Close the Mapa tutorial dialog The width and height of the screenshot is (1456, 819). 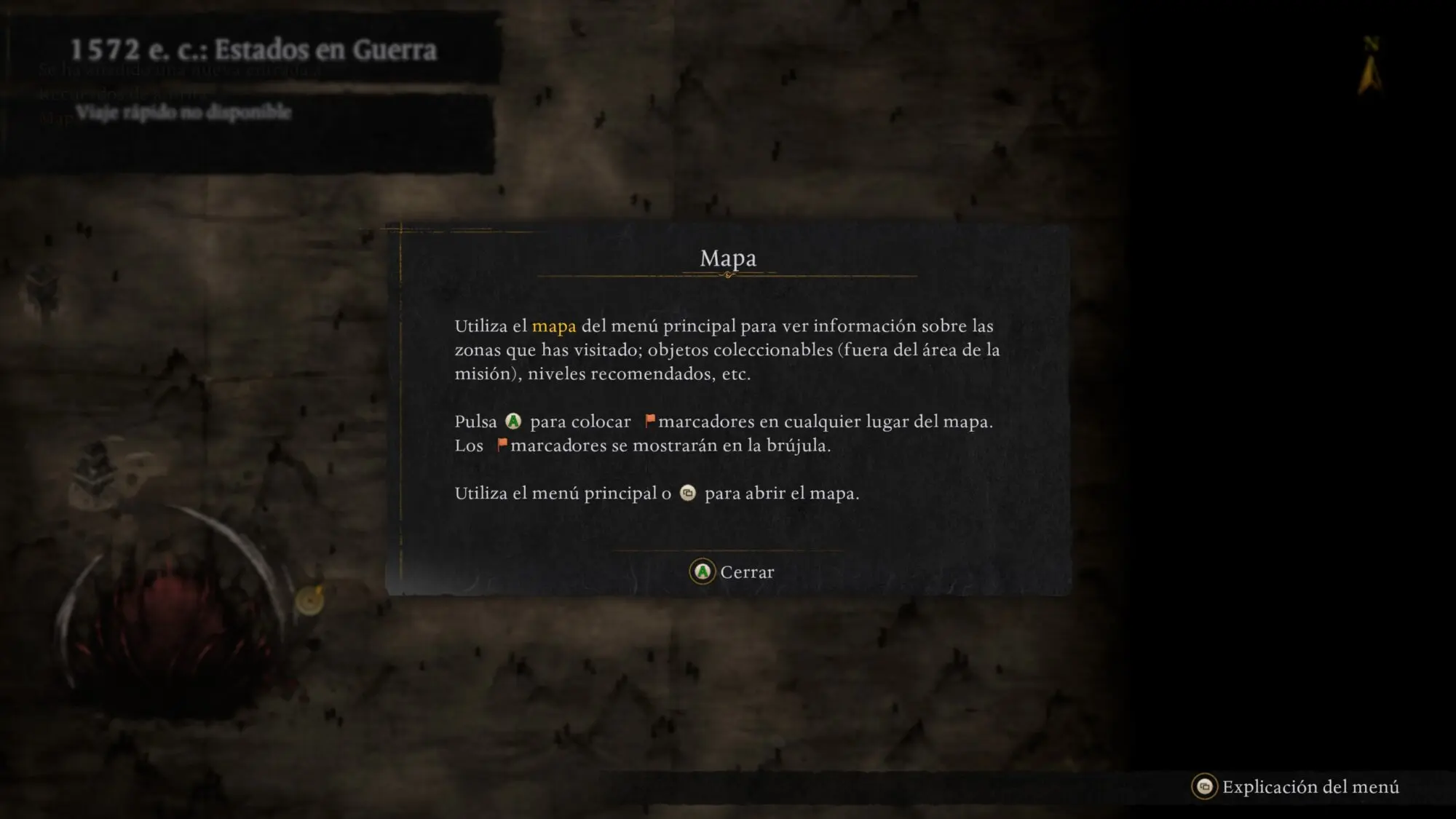click(732, 572)
